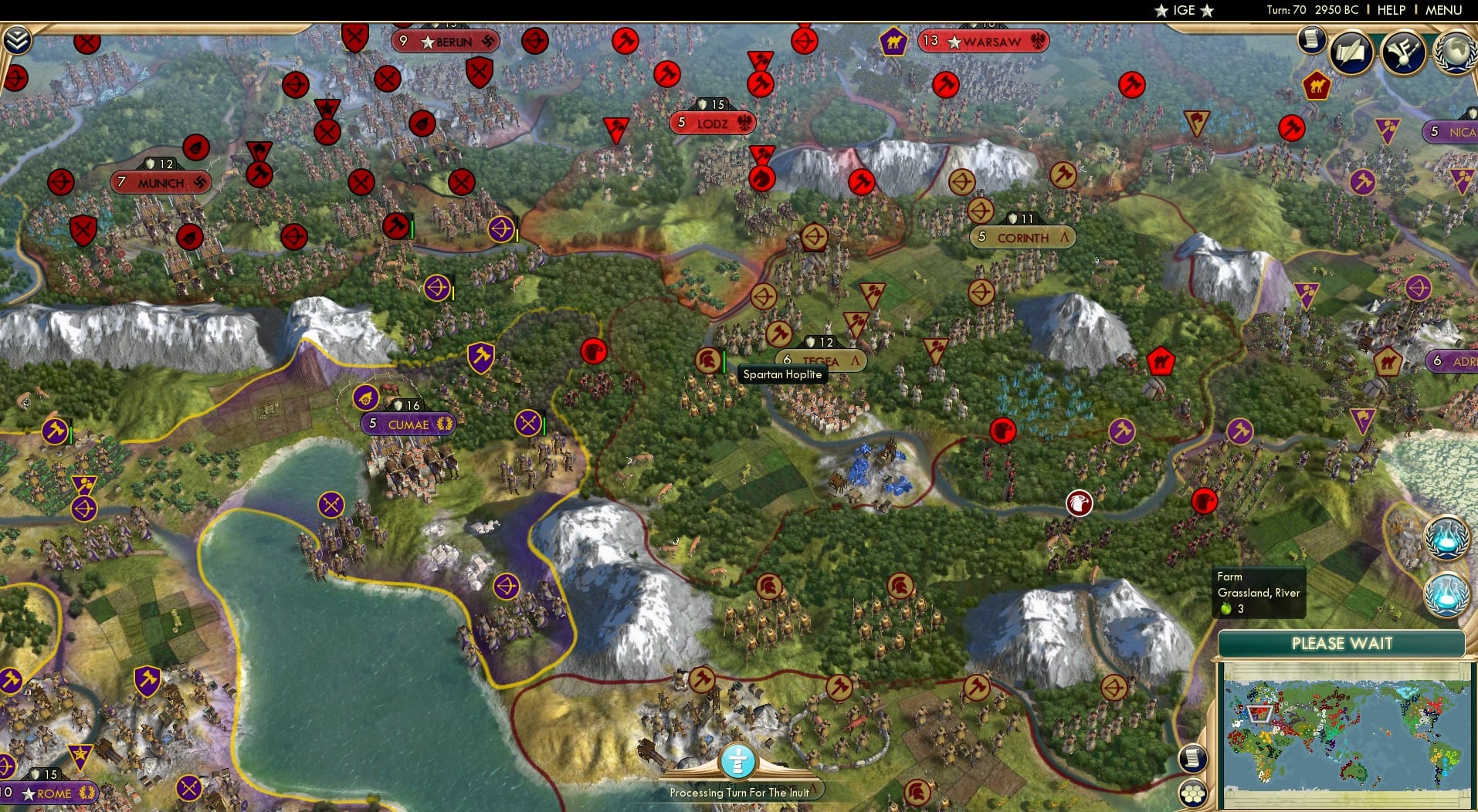The image size is (1478, 812).
Task: Select the Spartan Hoplite unit
Action: click(x=709, y=360)
